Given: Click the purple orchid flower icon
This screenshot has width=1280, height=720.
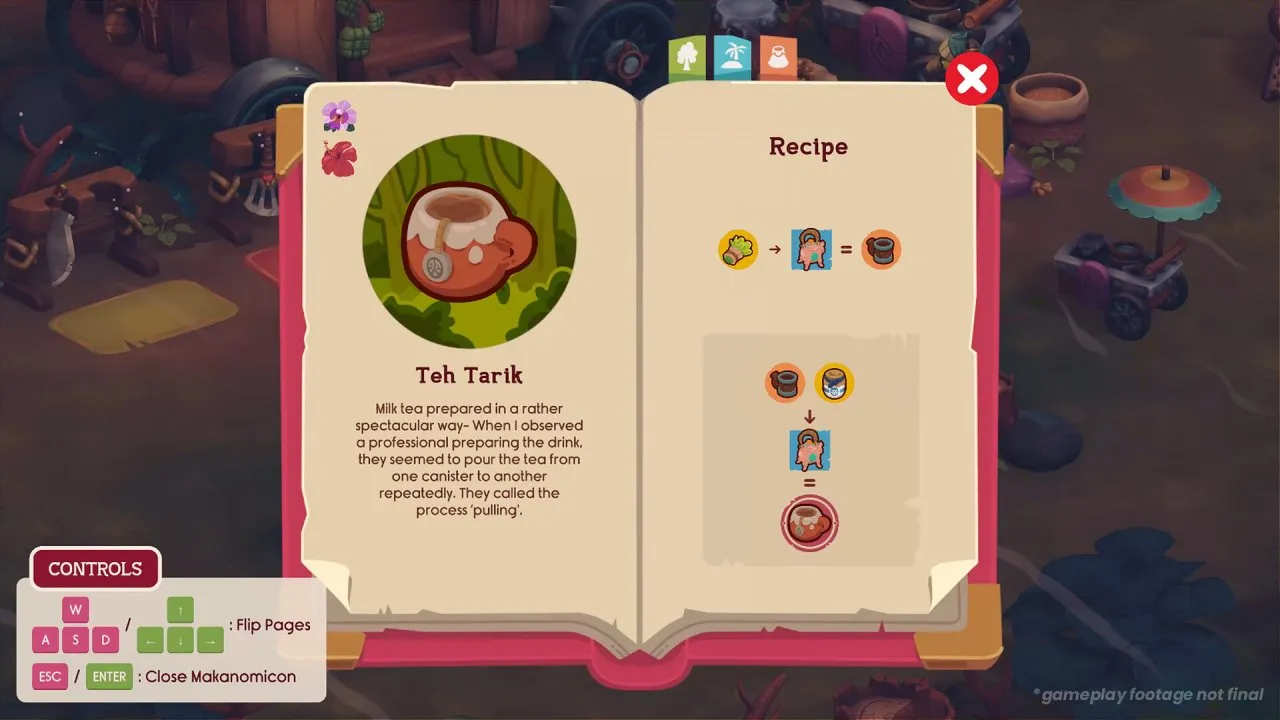Looking at the screenshot, I should coord(339,116).
